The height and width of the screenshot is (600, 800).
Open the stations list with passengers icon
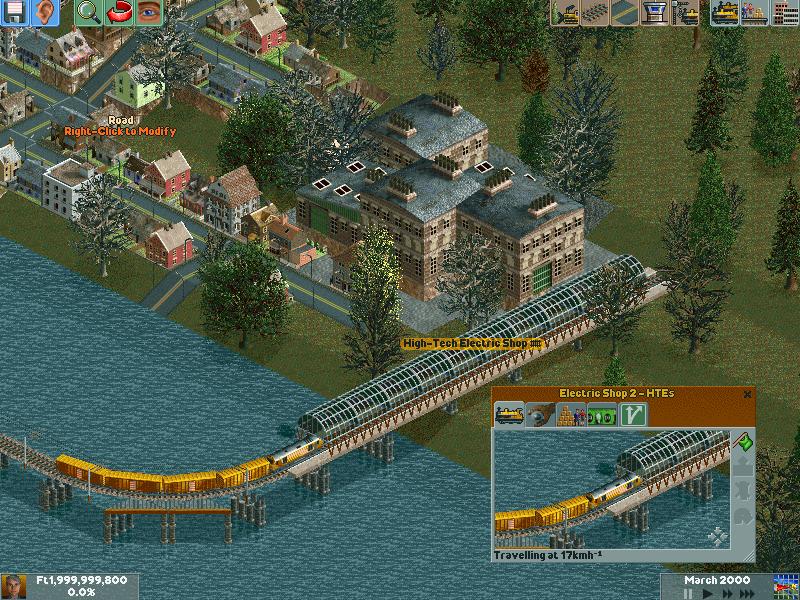tap(754, 13)
